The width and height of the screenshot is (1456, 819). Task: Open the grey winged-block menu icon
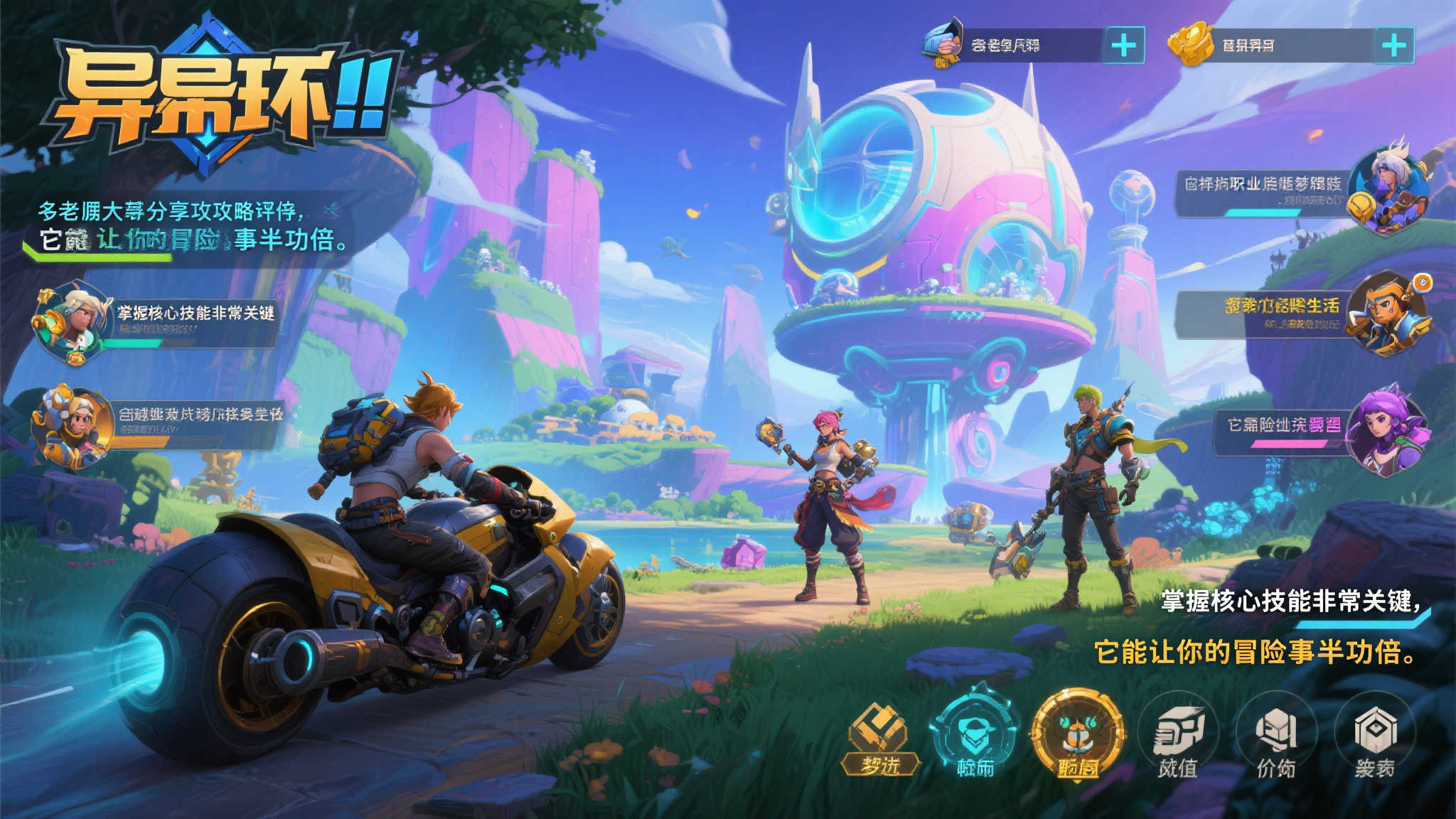tap(1178, 739)
